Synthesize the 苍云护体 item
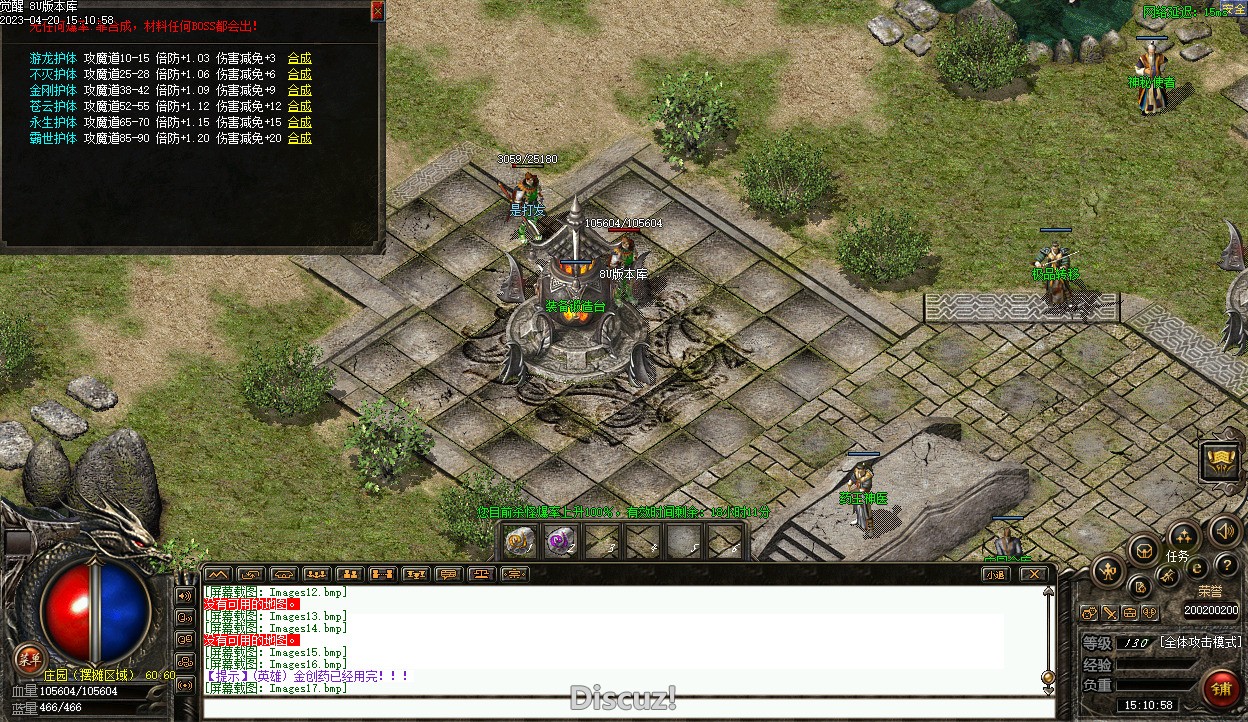Image resolution: width=1248 pixels, height=722 pixels. coord(299,106)
